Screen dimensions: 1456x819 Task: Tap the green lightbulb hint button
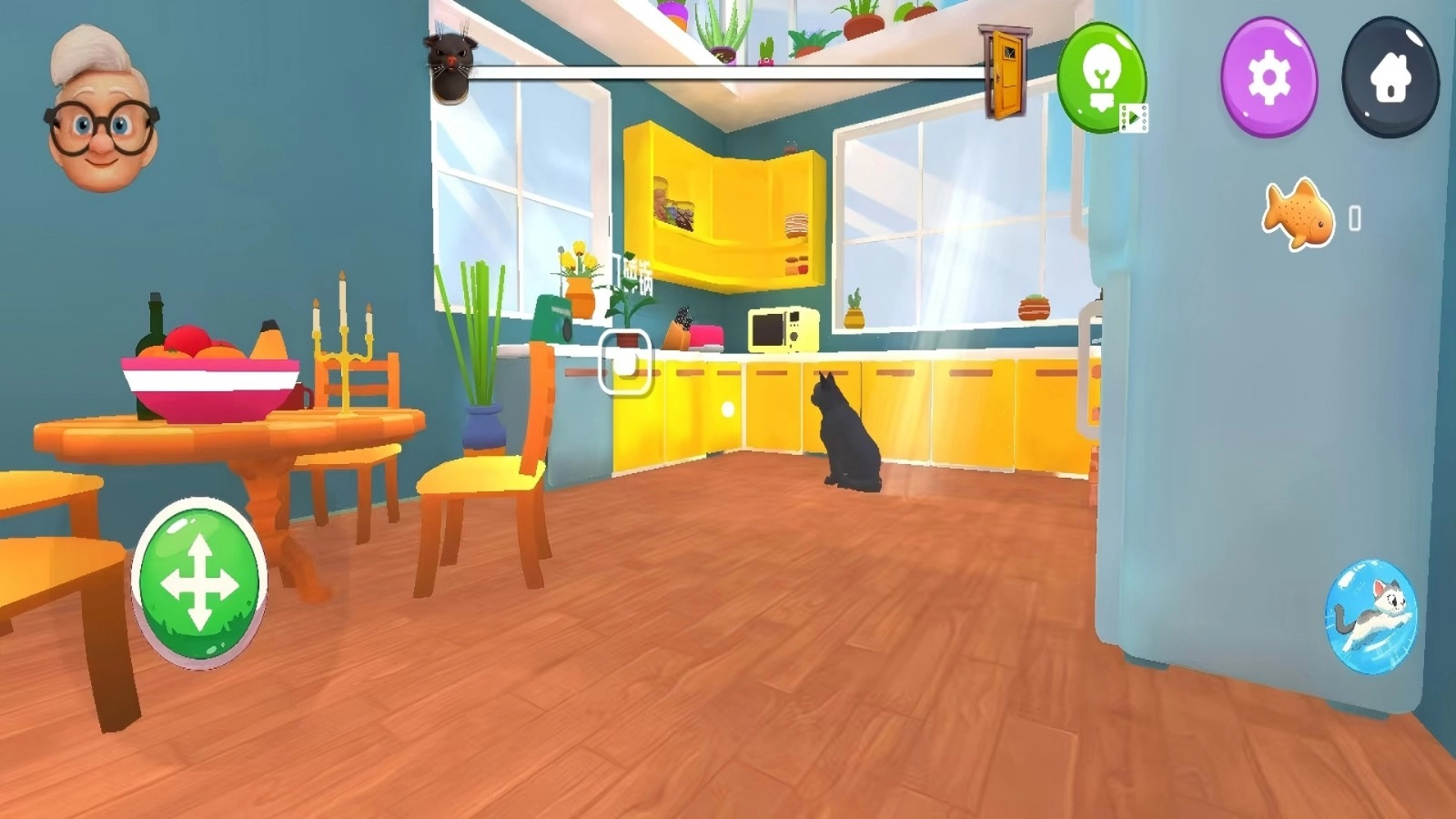1102,75
